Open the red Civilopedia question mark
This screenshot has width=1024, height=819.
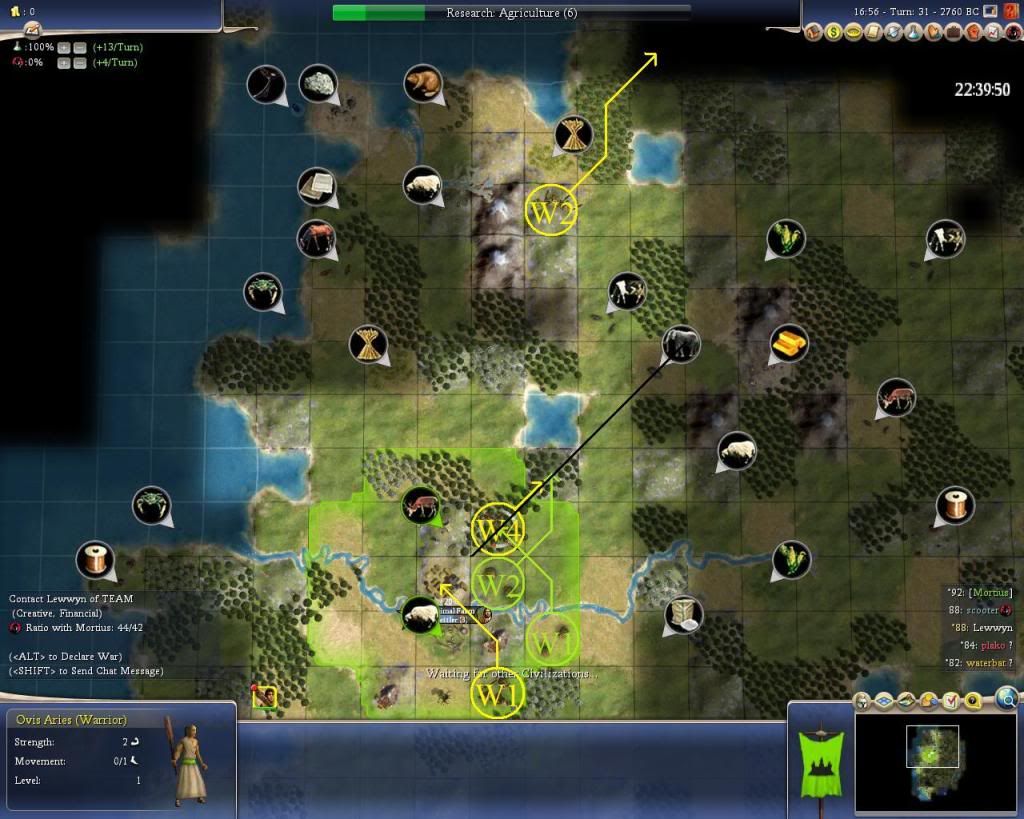click(1010, 11)
